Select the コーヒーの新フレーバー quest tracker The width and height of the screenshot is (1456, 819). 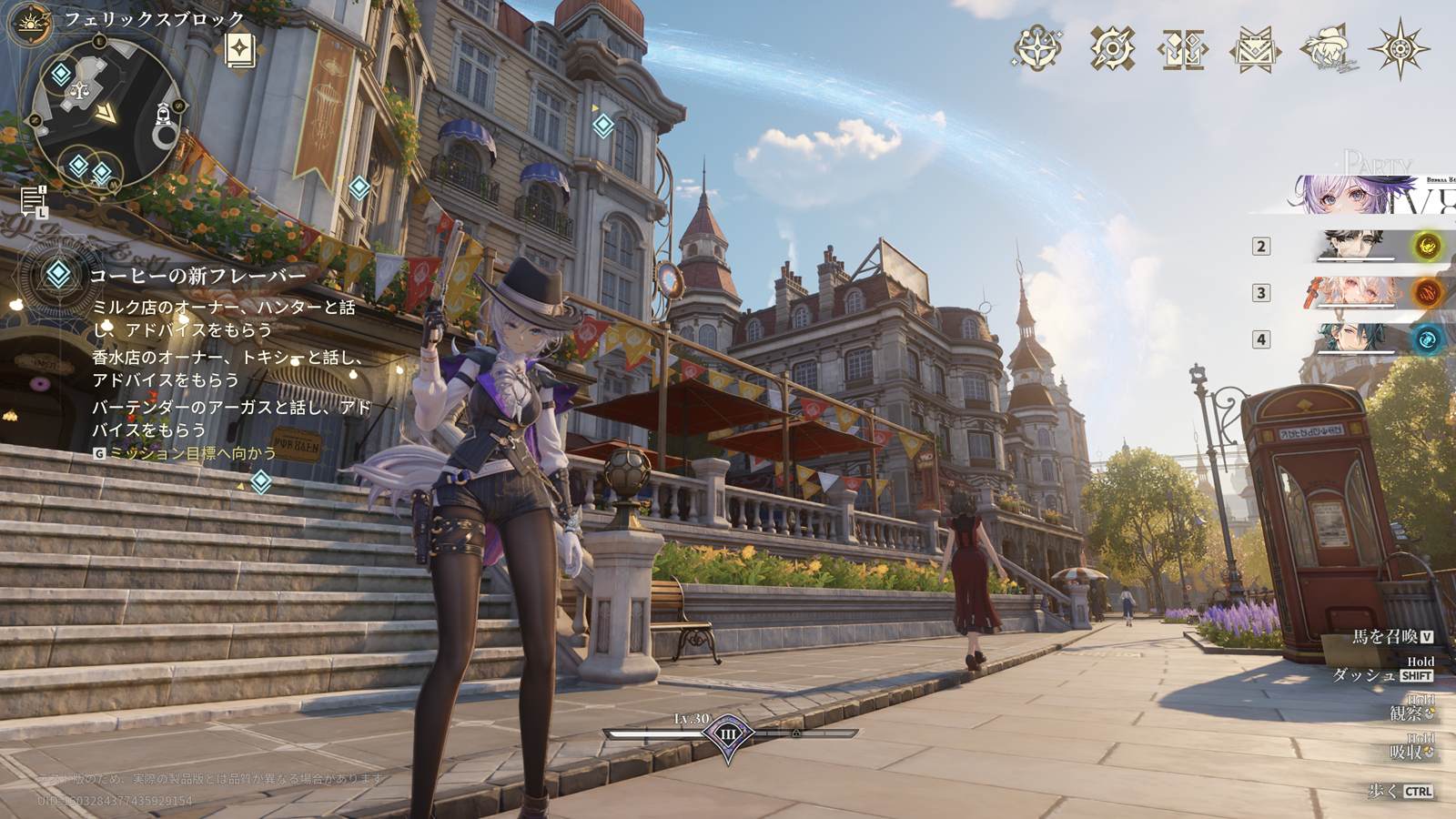tap(197, 275)
